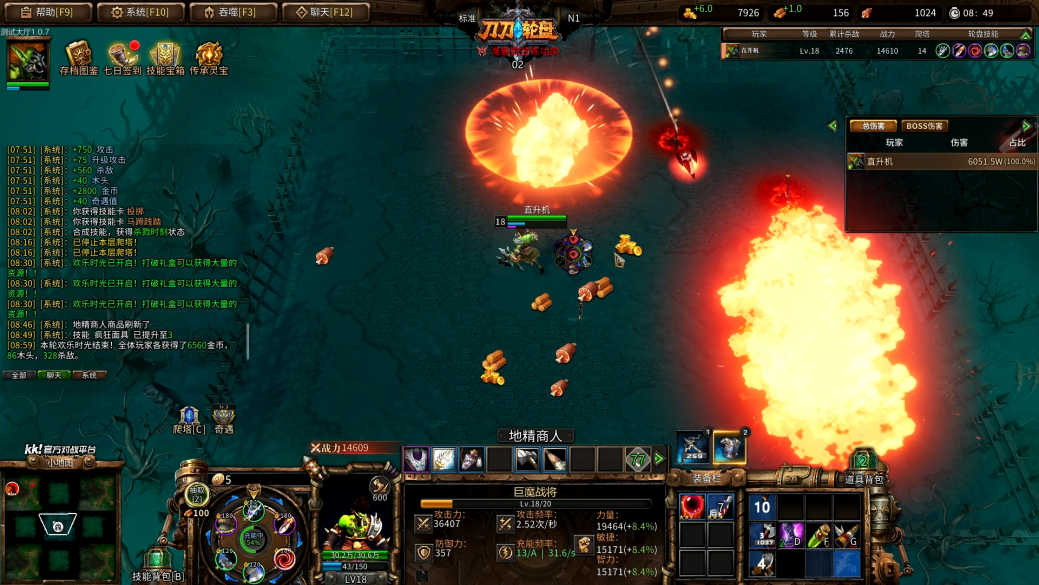This screenshot has width=1039, height=585.
Task: Open the 聊天 chat menu
Action: (325, 13)
